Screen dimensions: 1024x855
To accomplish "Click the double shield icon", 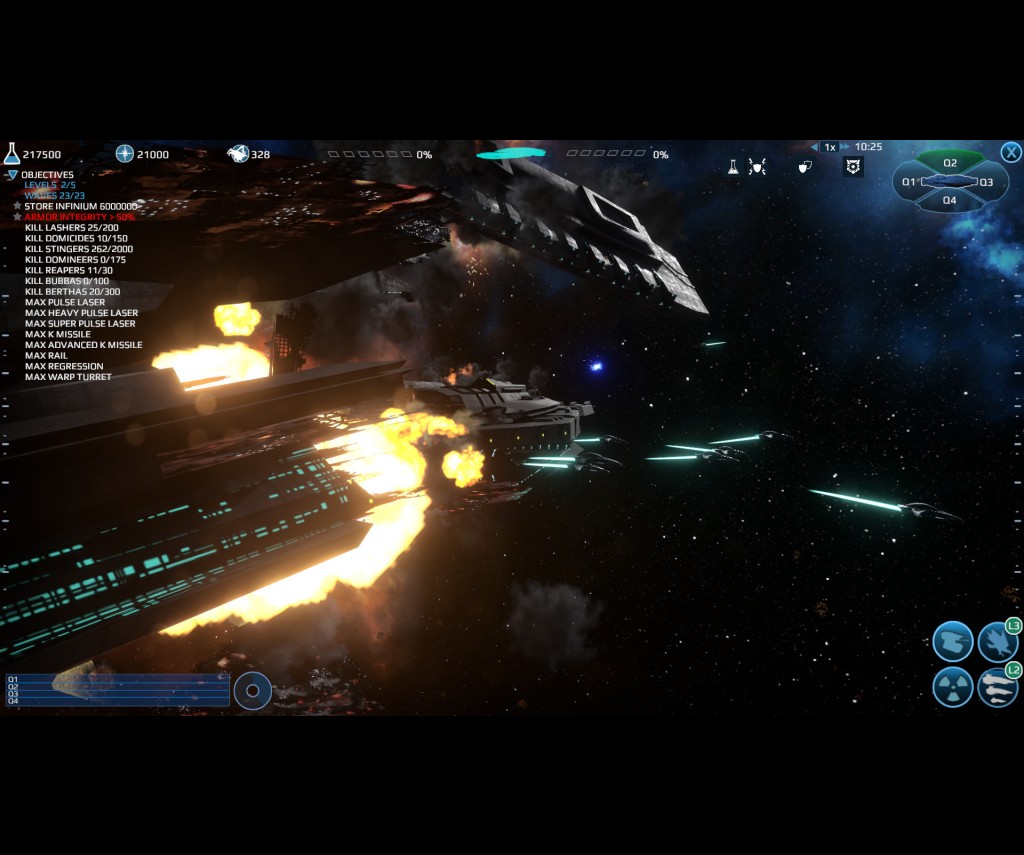I will coord(805,167).
